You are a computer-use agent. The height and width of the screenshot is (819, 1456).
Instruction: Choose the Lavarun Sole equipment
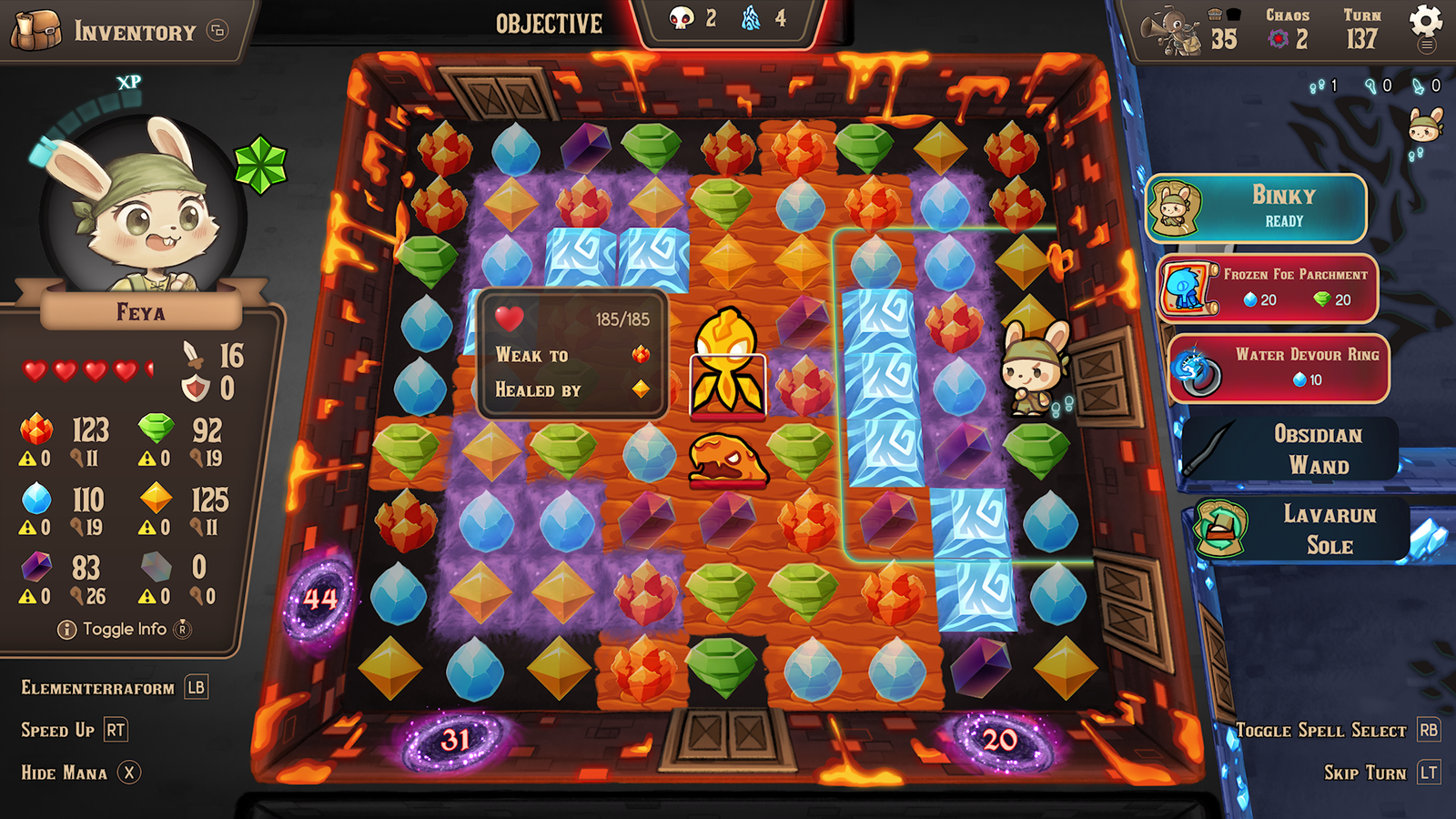[x=1301, y=530]
